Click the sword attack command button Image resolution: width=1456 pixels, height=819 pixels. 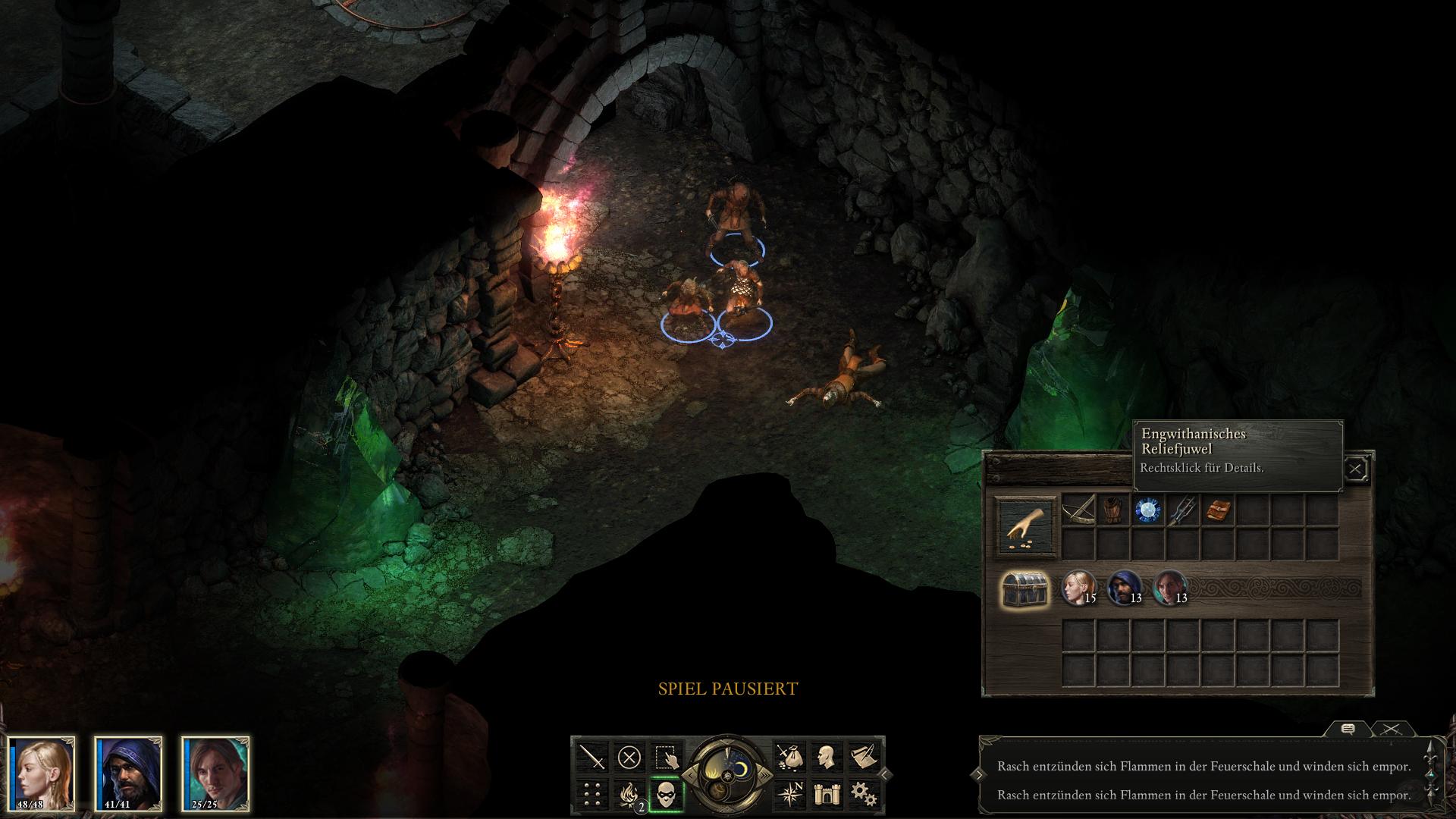coord(592,757)
